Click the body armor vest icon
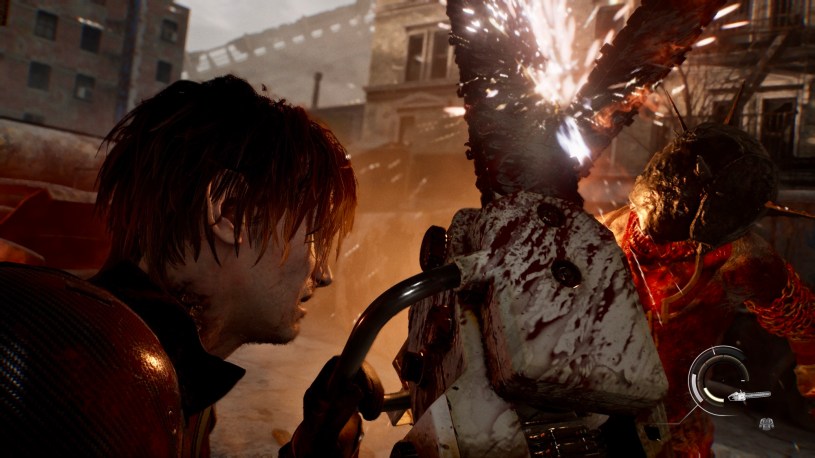The height and width of the screenshot is (458, 815). (x=767, y=424)
